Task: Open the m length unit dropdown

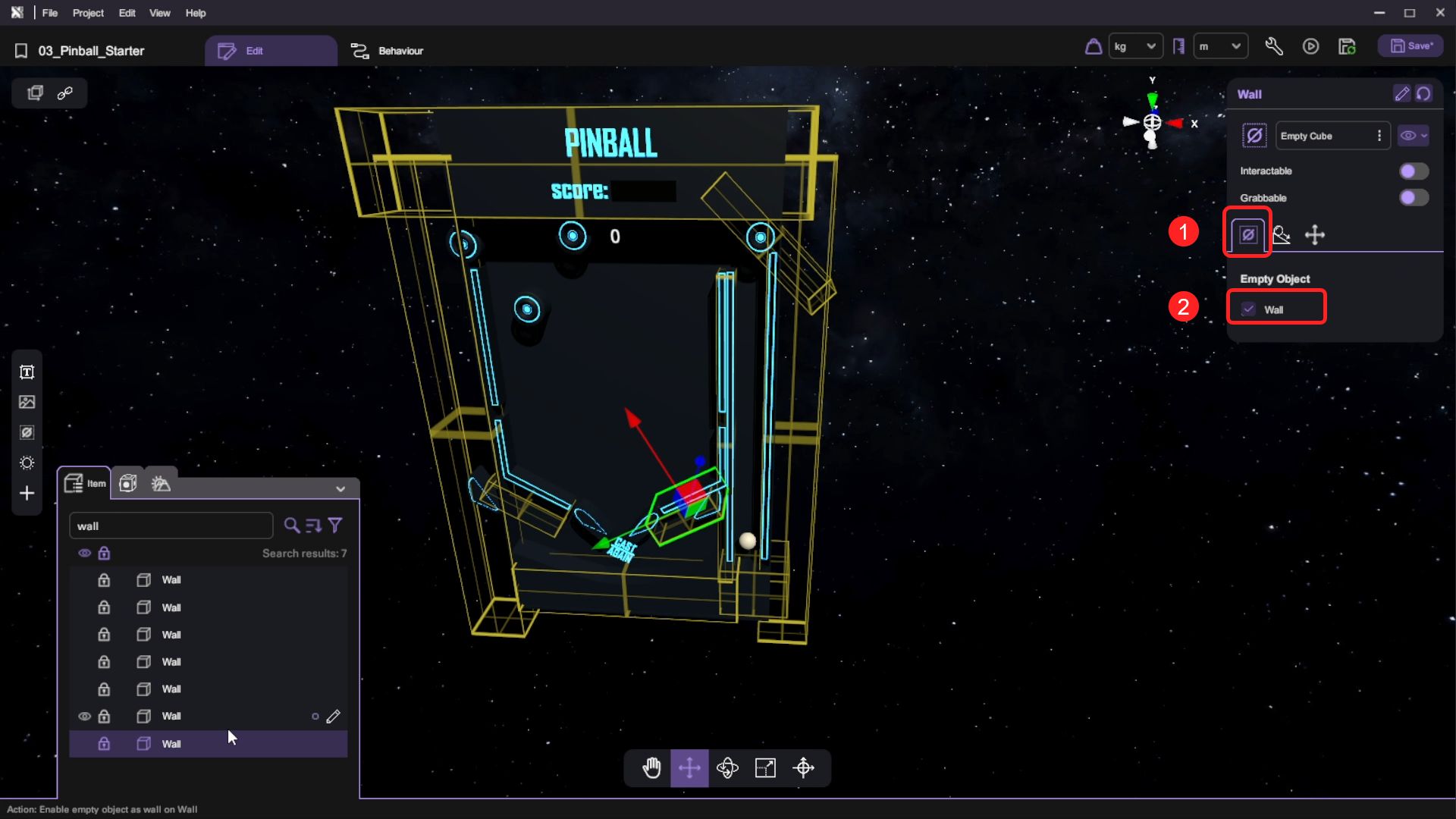Action: pyautogui.click(x=1219, y=46)
